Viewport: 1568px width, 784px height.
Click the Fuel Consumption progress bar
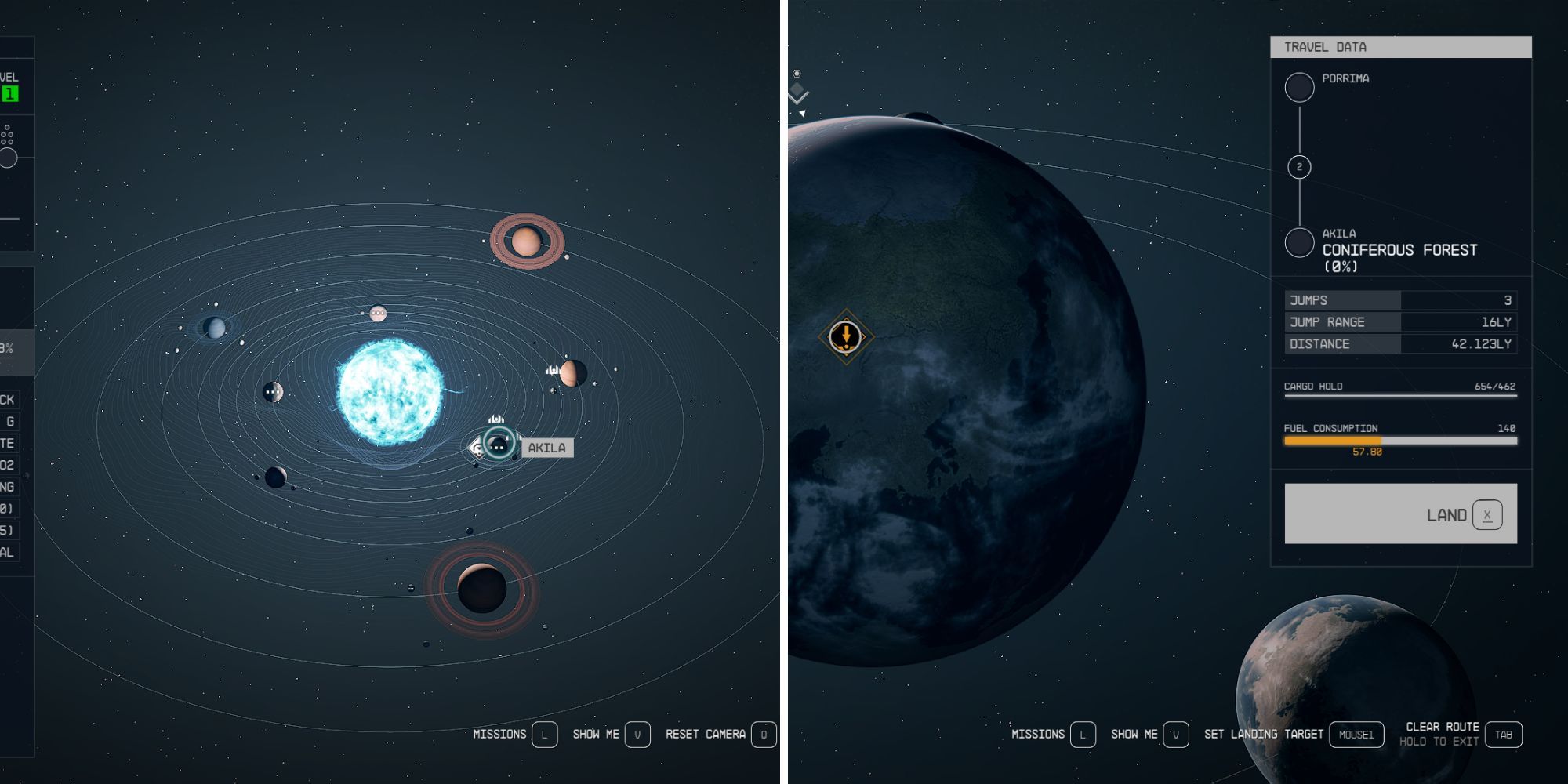[1402, 441]
